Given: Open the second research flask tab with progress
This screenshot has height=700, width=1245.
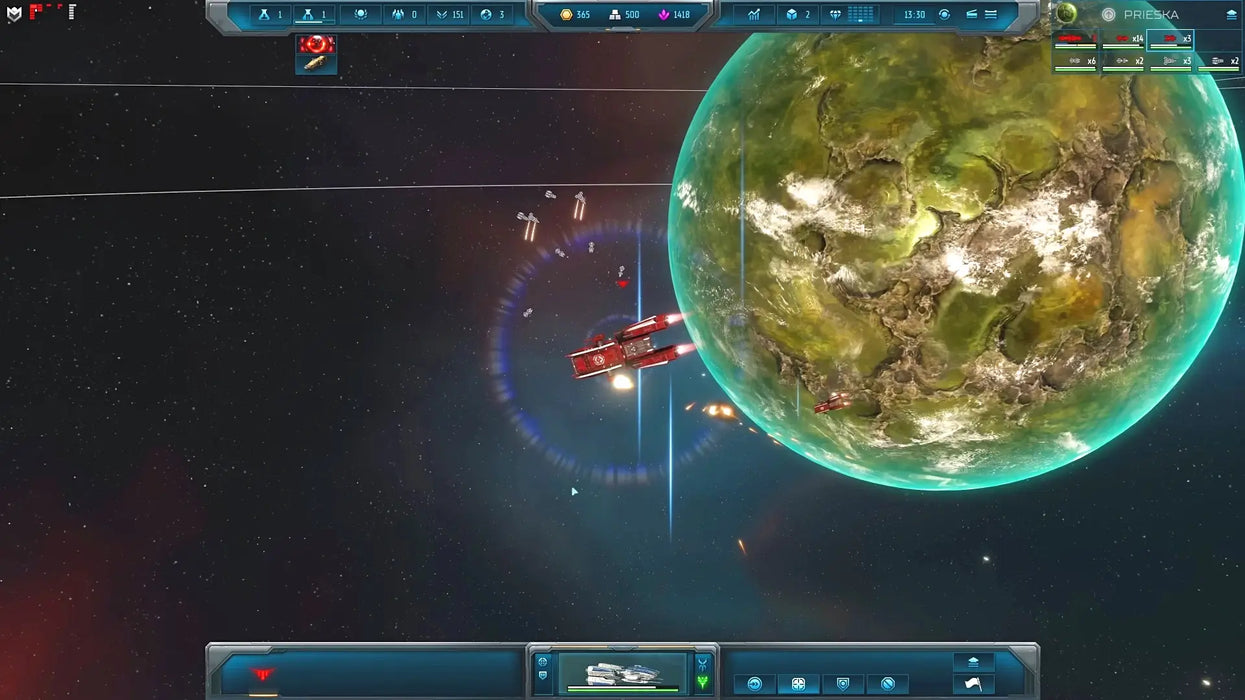Looking at the screenshot, I should tap(314, 15).
